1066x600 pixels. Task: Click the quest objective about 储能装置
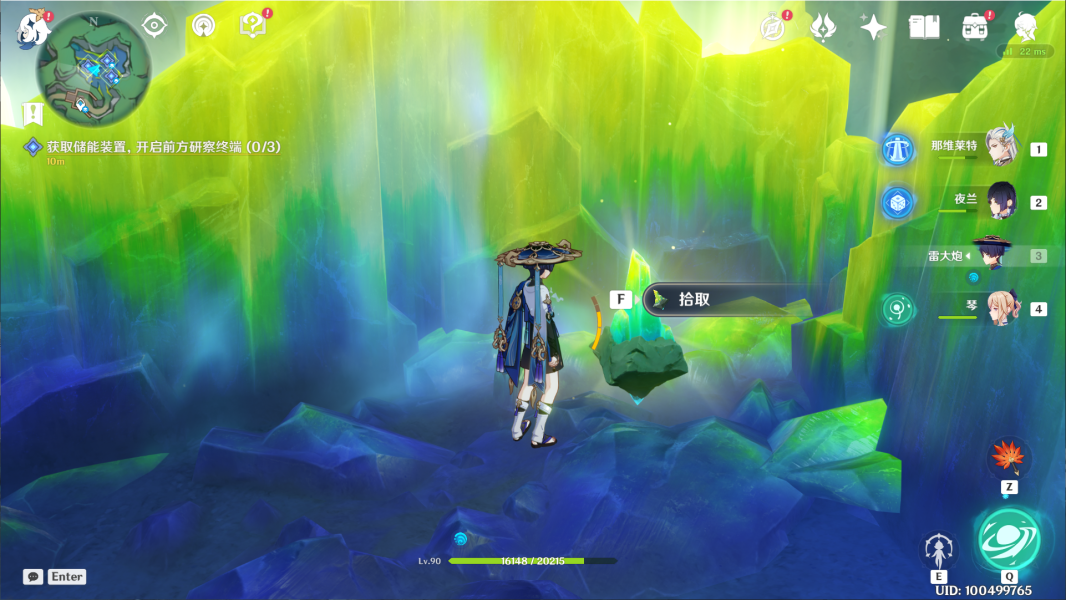point(164,147)
